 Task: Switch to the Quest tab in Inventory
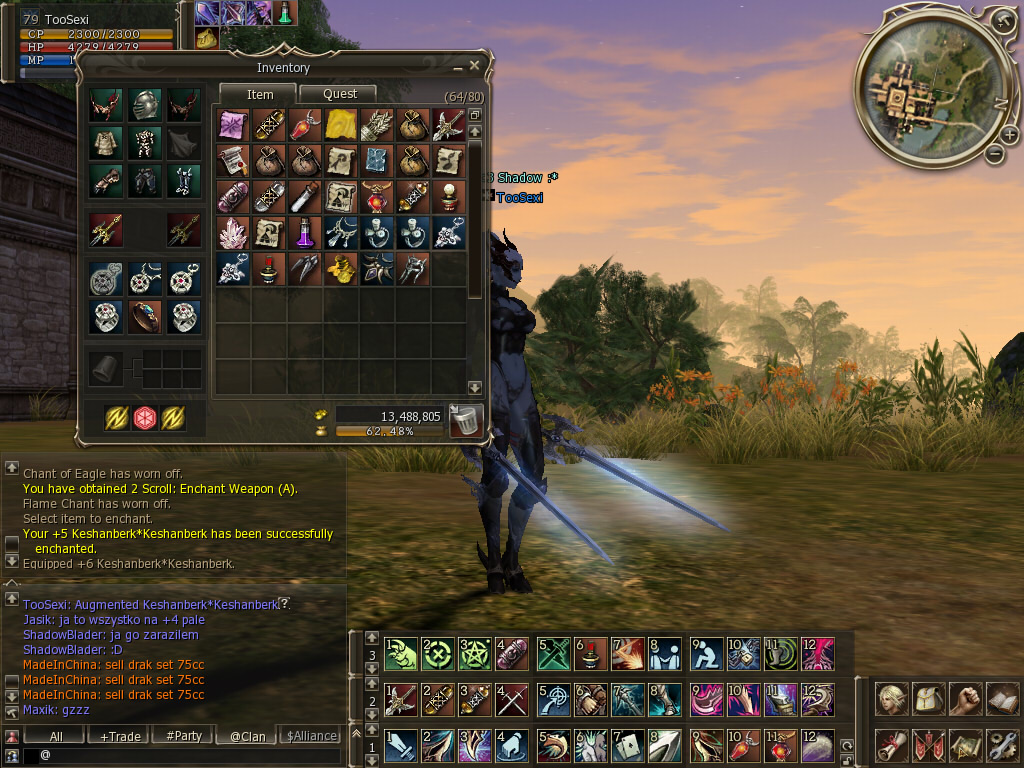pyautogui.click(x=340, y=94)
